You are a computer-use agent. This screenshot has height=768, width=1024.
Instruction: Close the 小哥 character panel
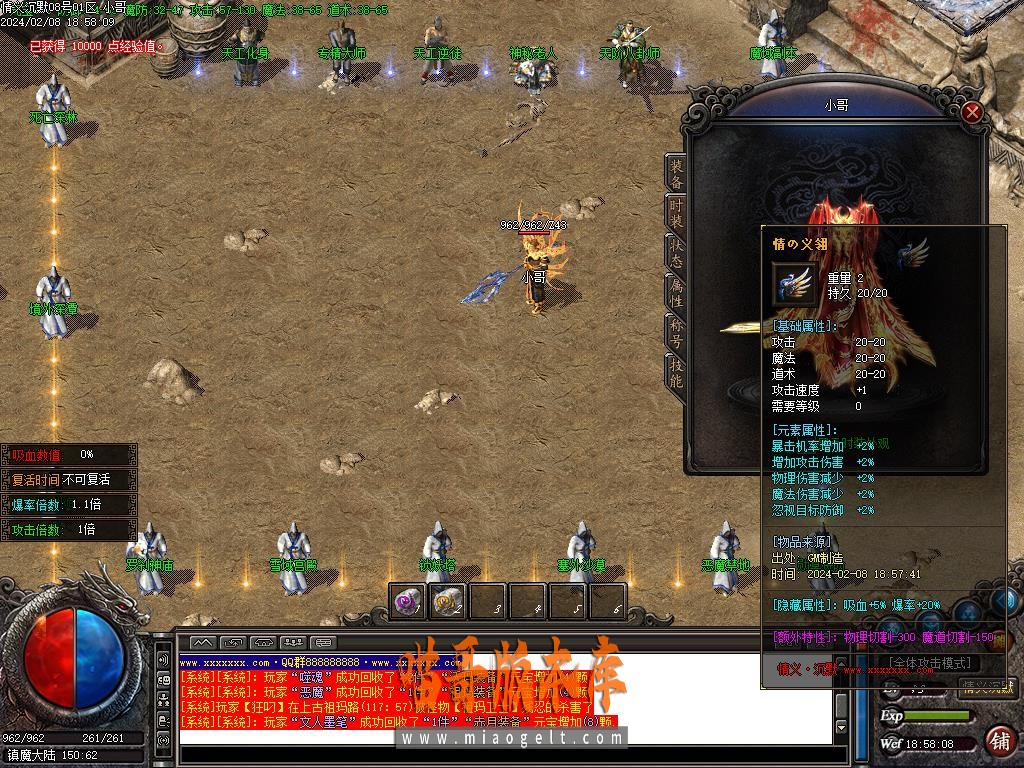pos(971,112)
